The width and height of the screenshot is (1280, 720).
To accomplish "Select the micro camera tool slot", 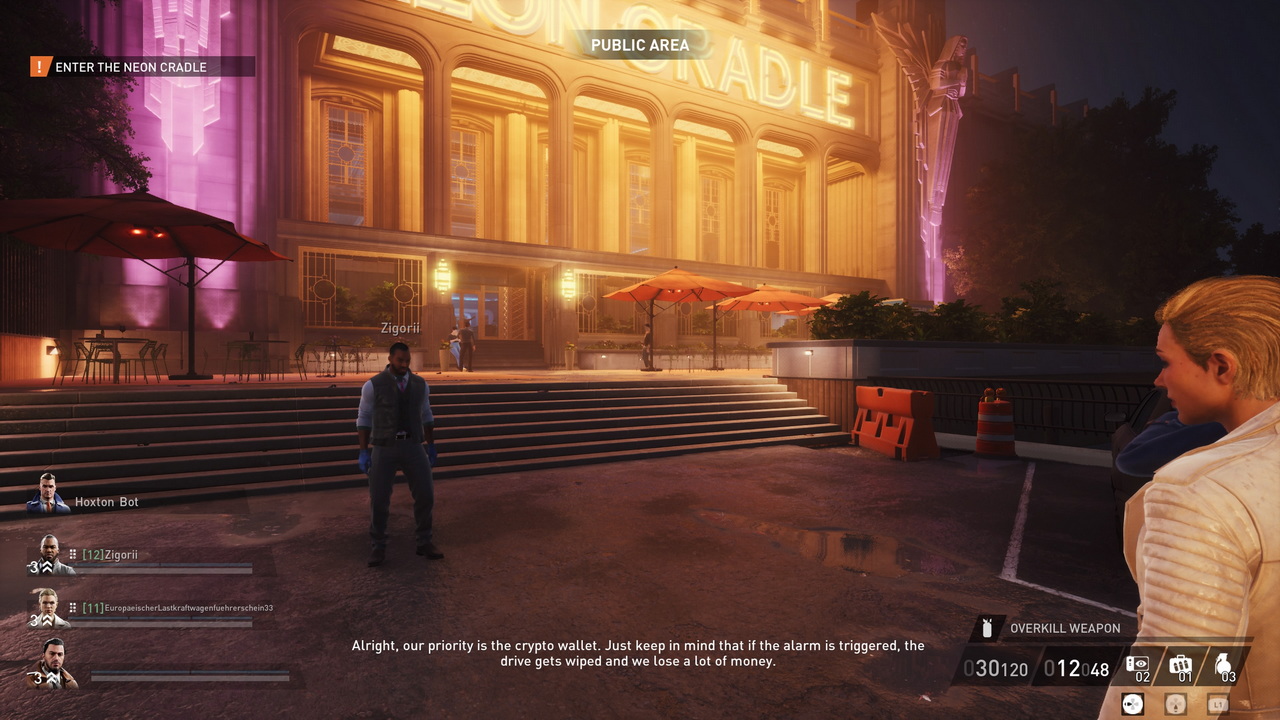I will 1138,666.
